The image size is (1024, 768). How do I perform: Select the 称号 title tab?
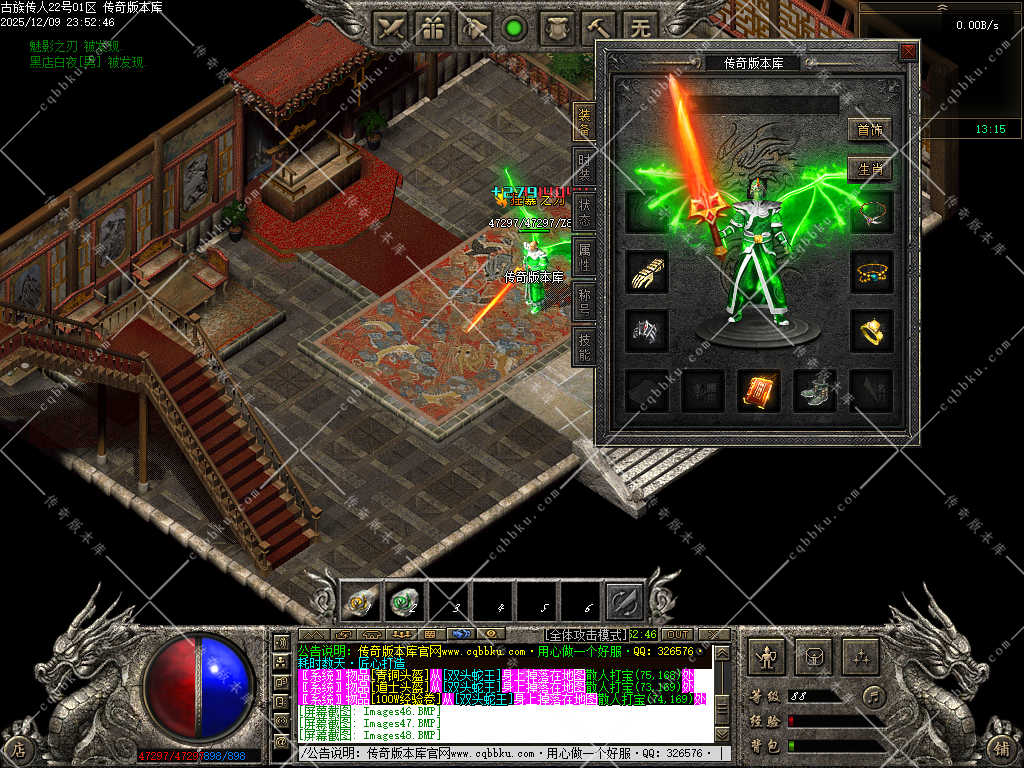(585, 302)
